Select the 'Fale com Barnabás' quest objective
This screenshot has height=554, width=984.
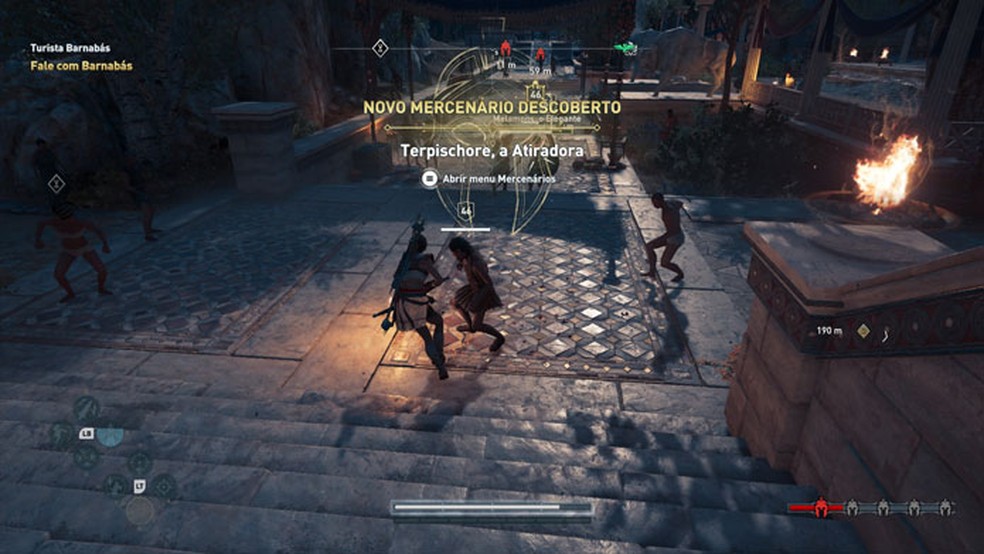pos(80,66)
